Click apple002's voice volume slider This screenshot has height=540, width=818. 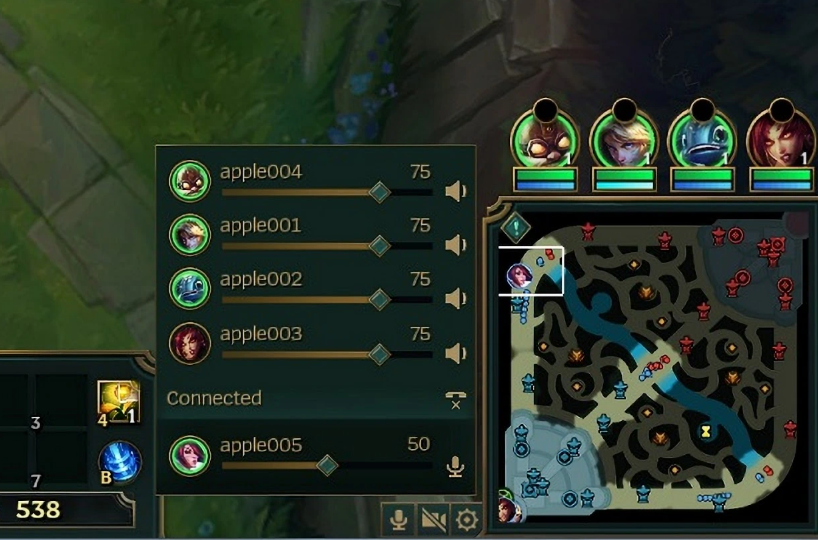point(379,299)
